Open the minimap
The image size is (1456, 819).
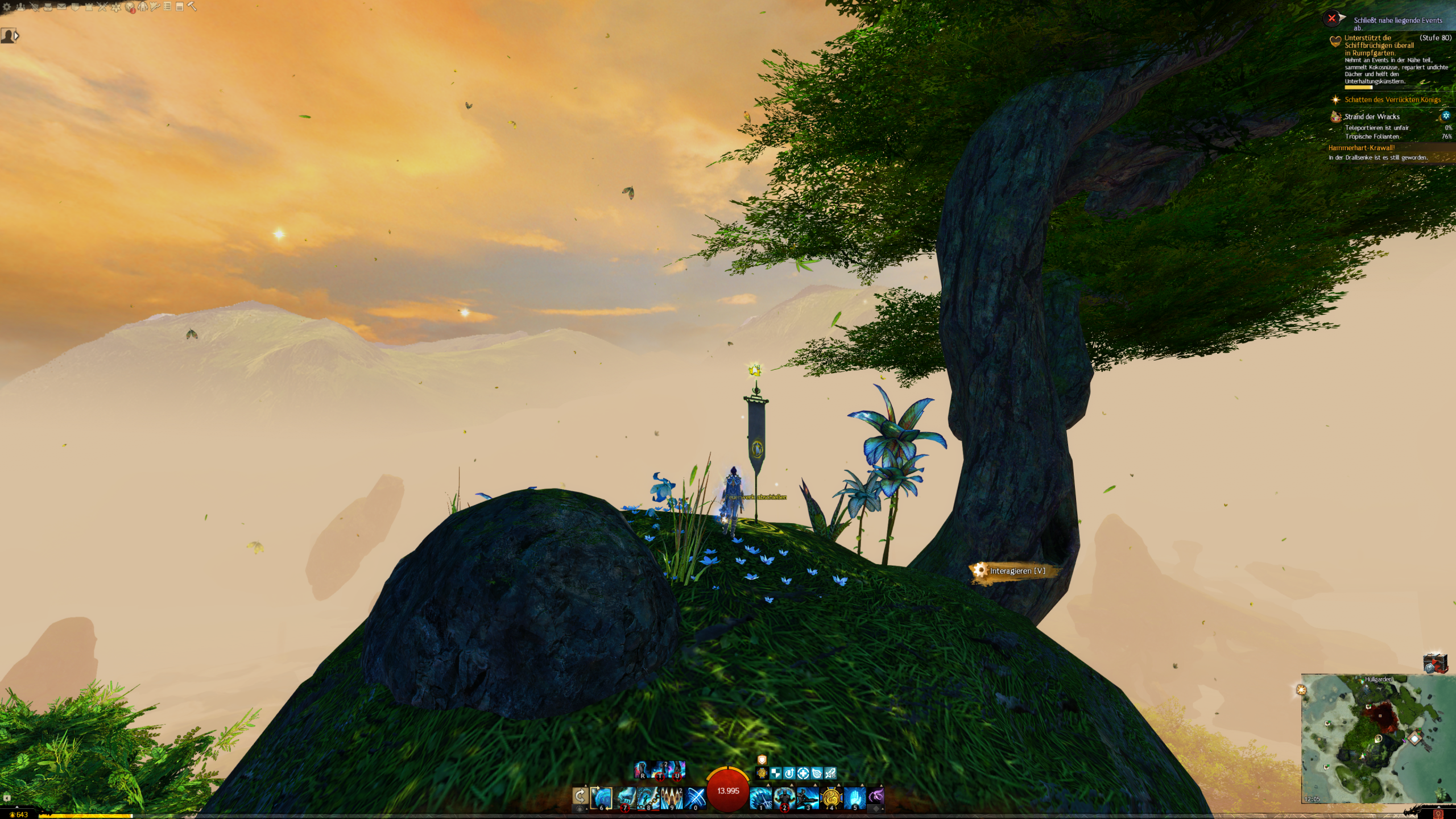pos(1376,738)
